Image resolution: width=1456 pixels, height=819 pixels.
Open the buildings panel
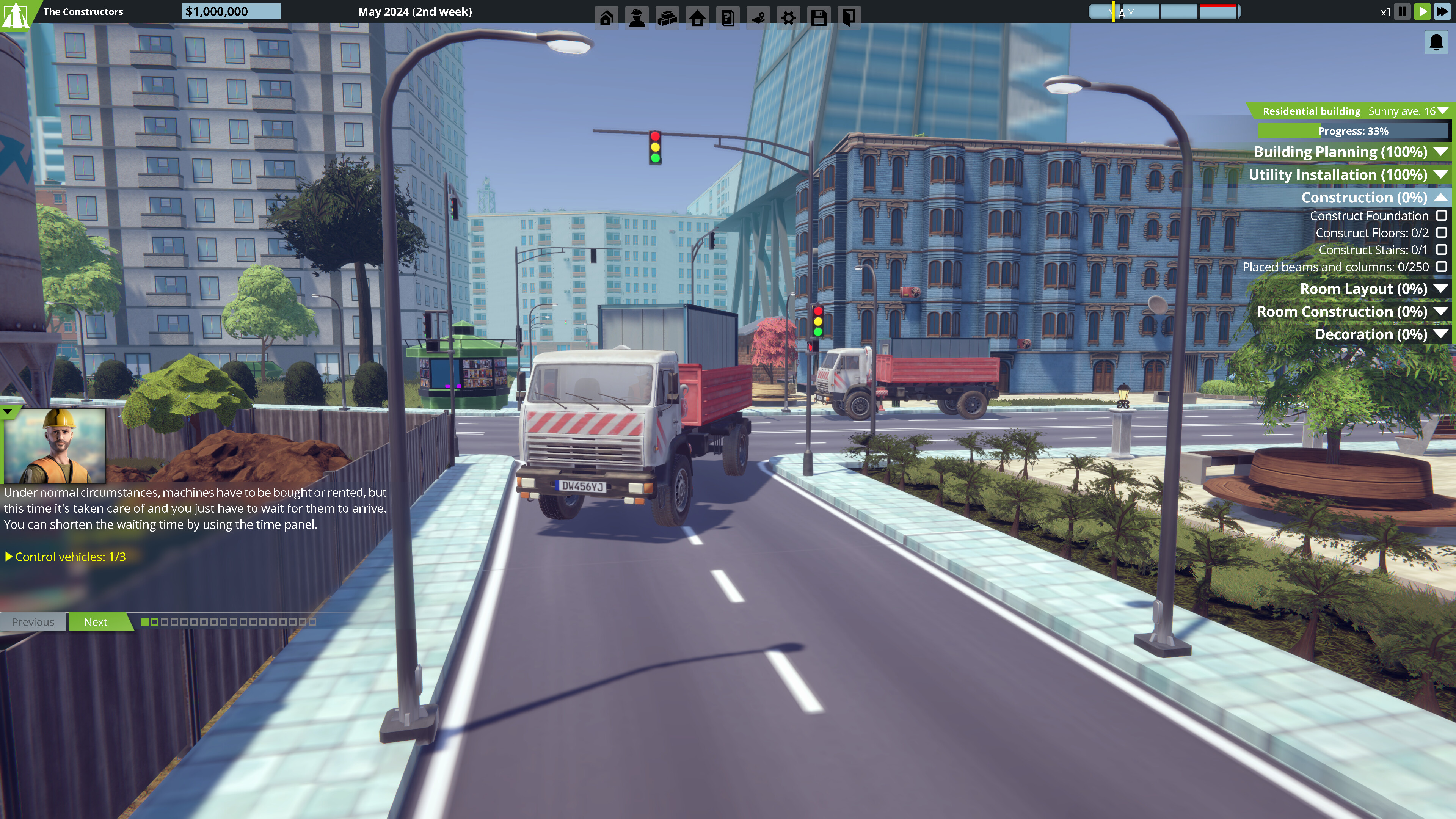(698, 17)
